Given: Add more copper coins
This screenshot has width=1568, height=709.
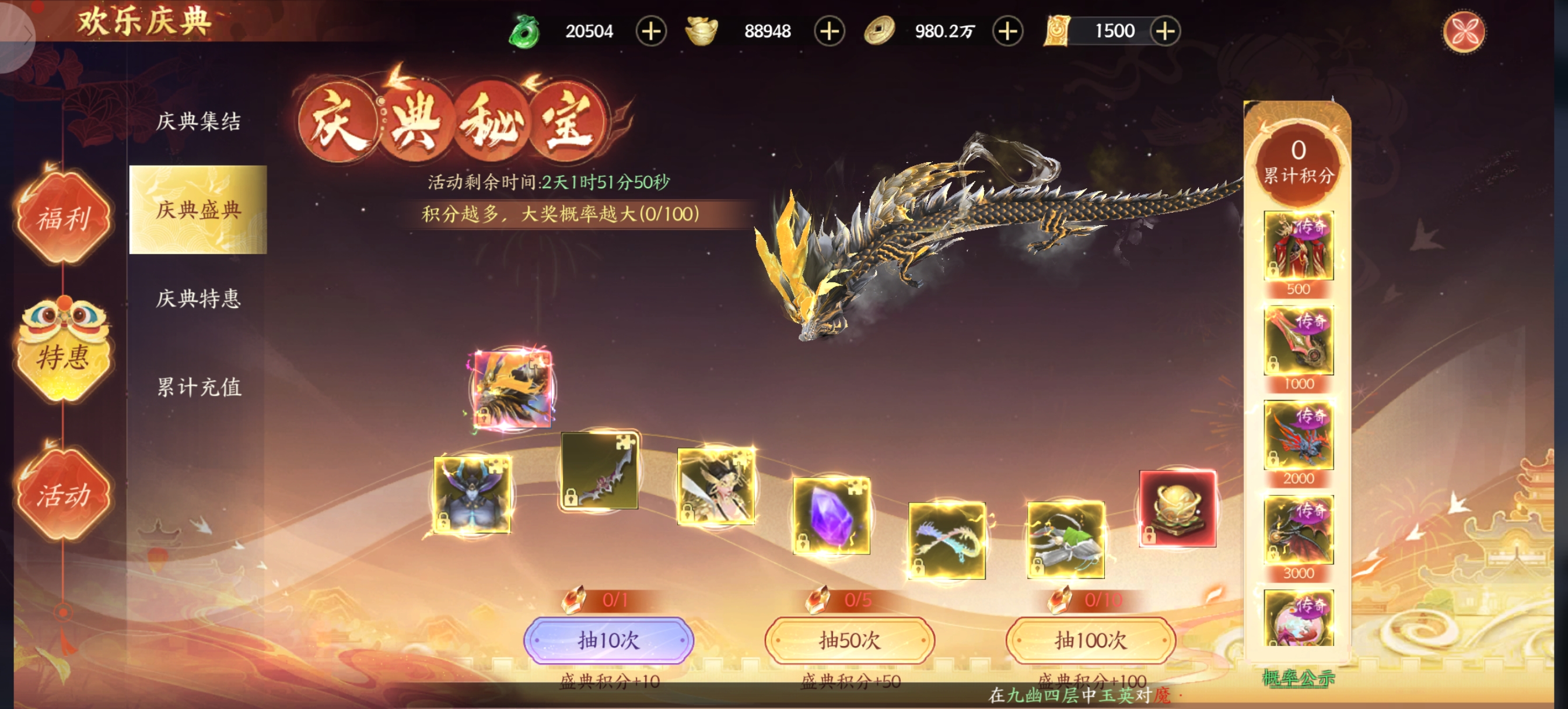Looking at the screenshot, I should (1007, 31).
